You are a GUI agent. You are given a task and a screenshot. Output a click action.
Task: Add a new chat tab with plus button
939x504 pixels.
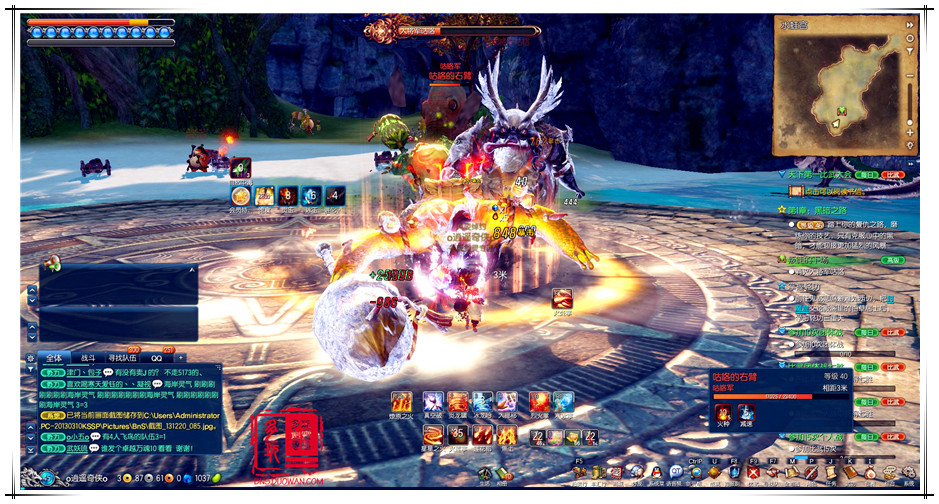point(181,357)
